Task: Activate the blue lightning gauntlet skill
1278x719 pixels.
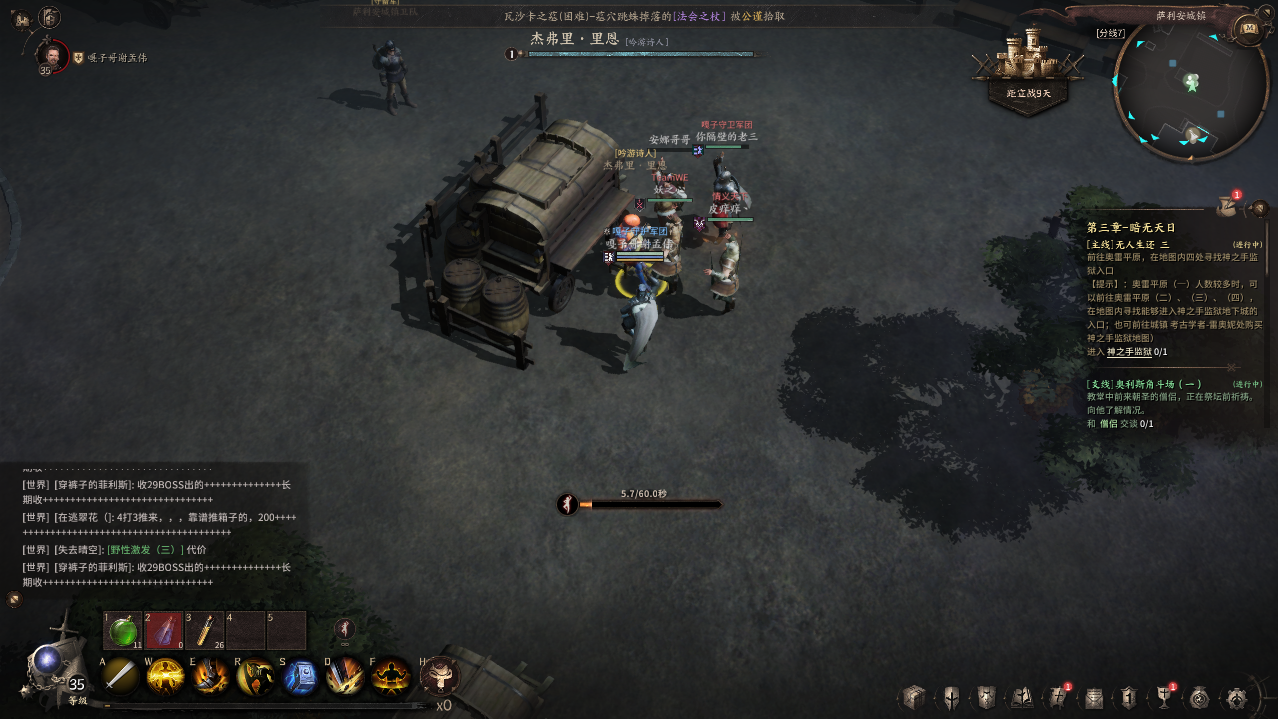Action: coord(300,677)
